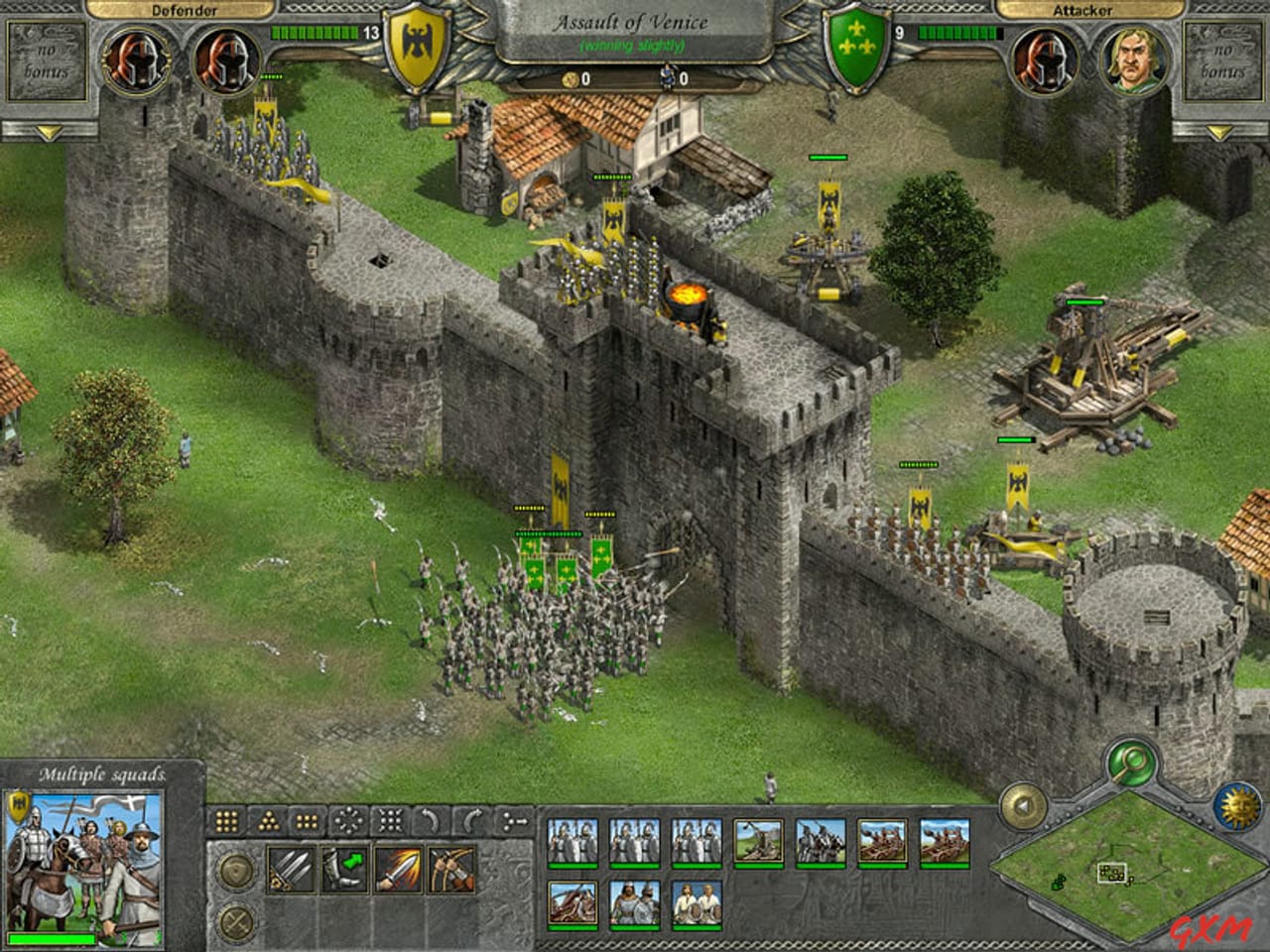The height and width of the screenshot is (952, 1270).
Task: Choose the wedge formation icon
Action: coord(269,821)
